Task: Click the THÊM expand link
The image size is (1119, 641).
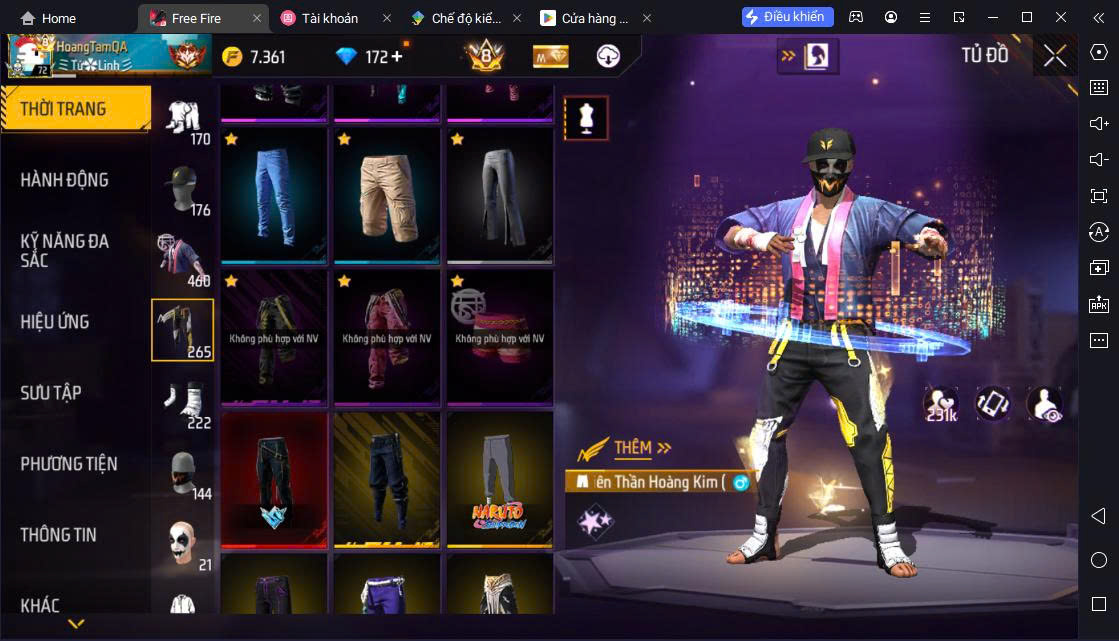Action: tap(641, 448)
